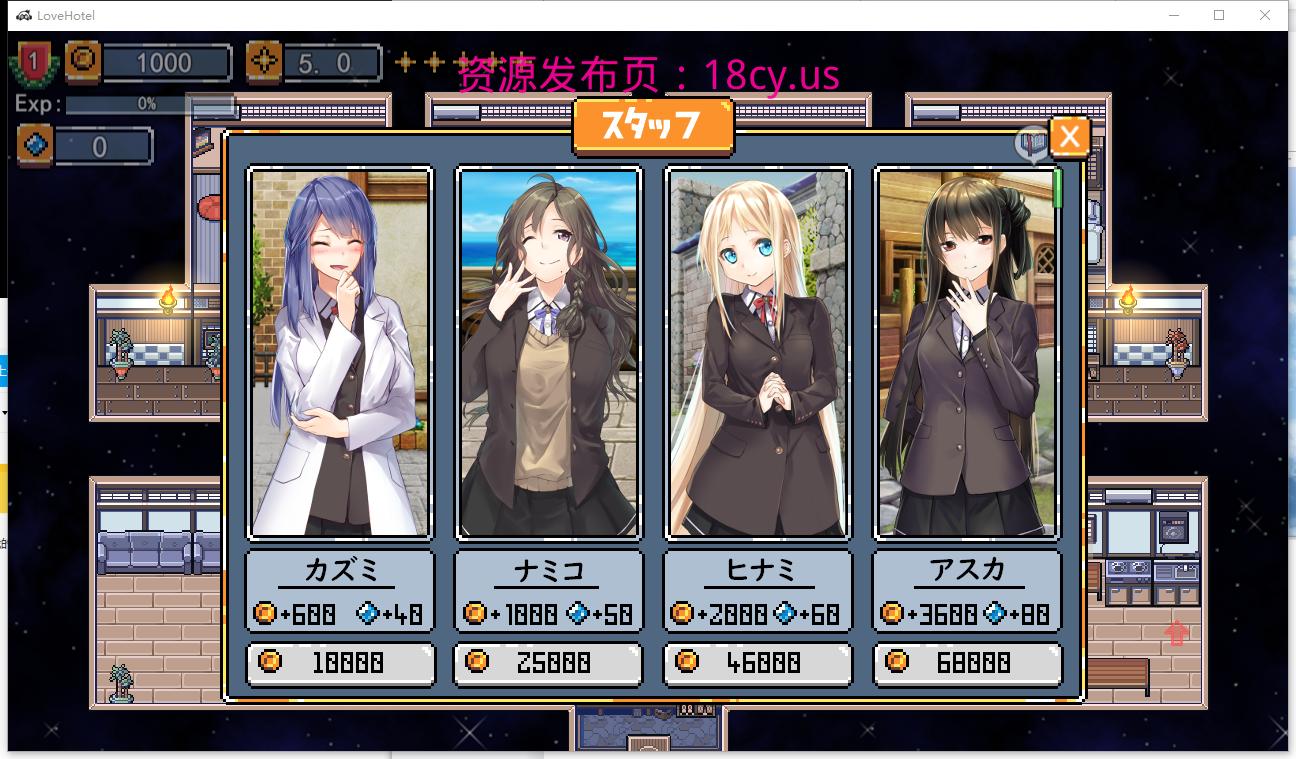
Task: Pick the ヒナミ staff portrait card
Action: (x=757, y=353)
